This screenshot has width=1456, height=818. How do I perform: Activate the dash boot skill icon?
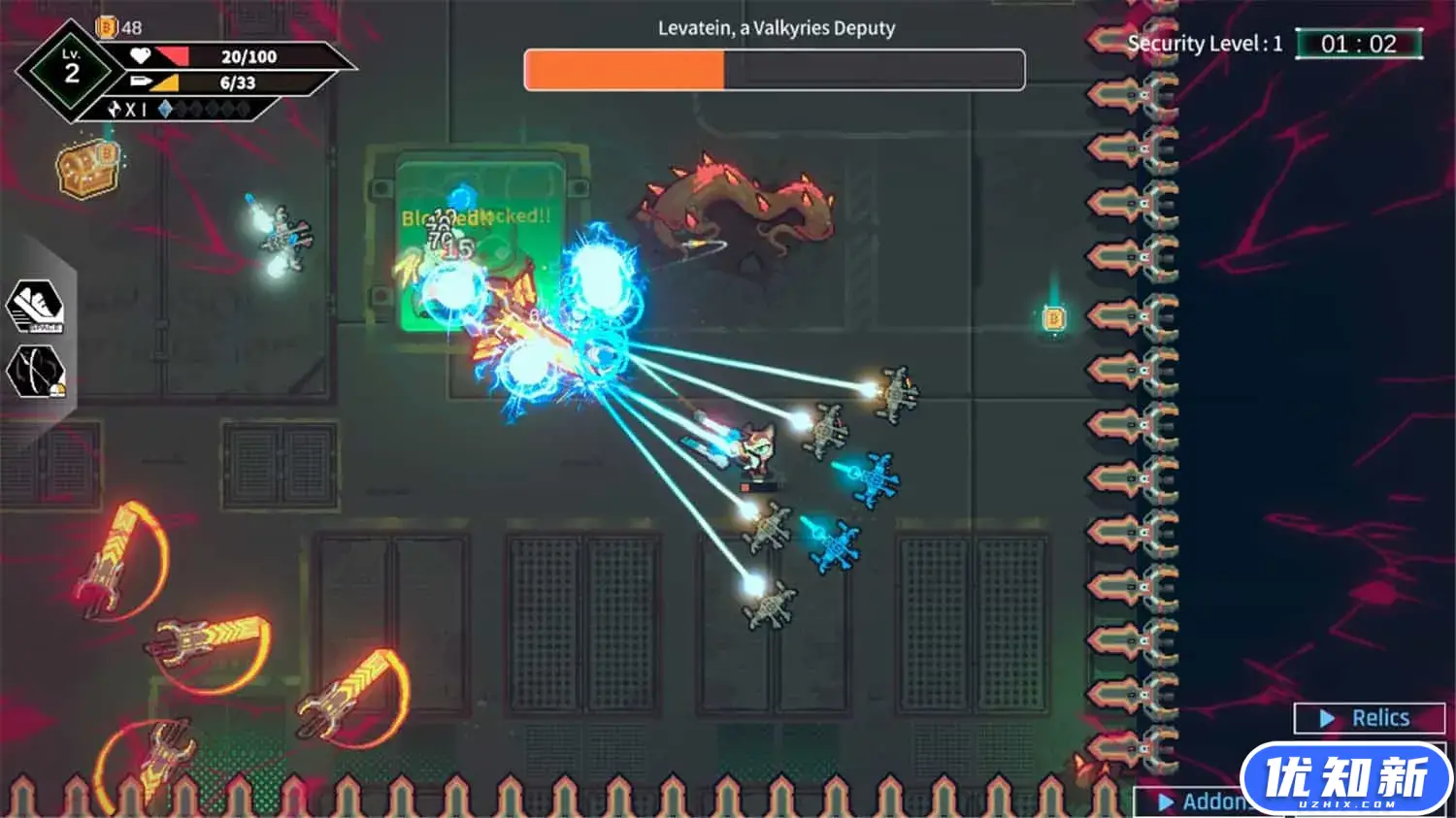(x=36, y=307)
